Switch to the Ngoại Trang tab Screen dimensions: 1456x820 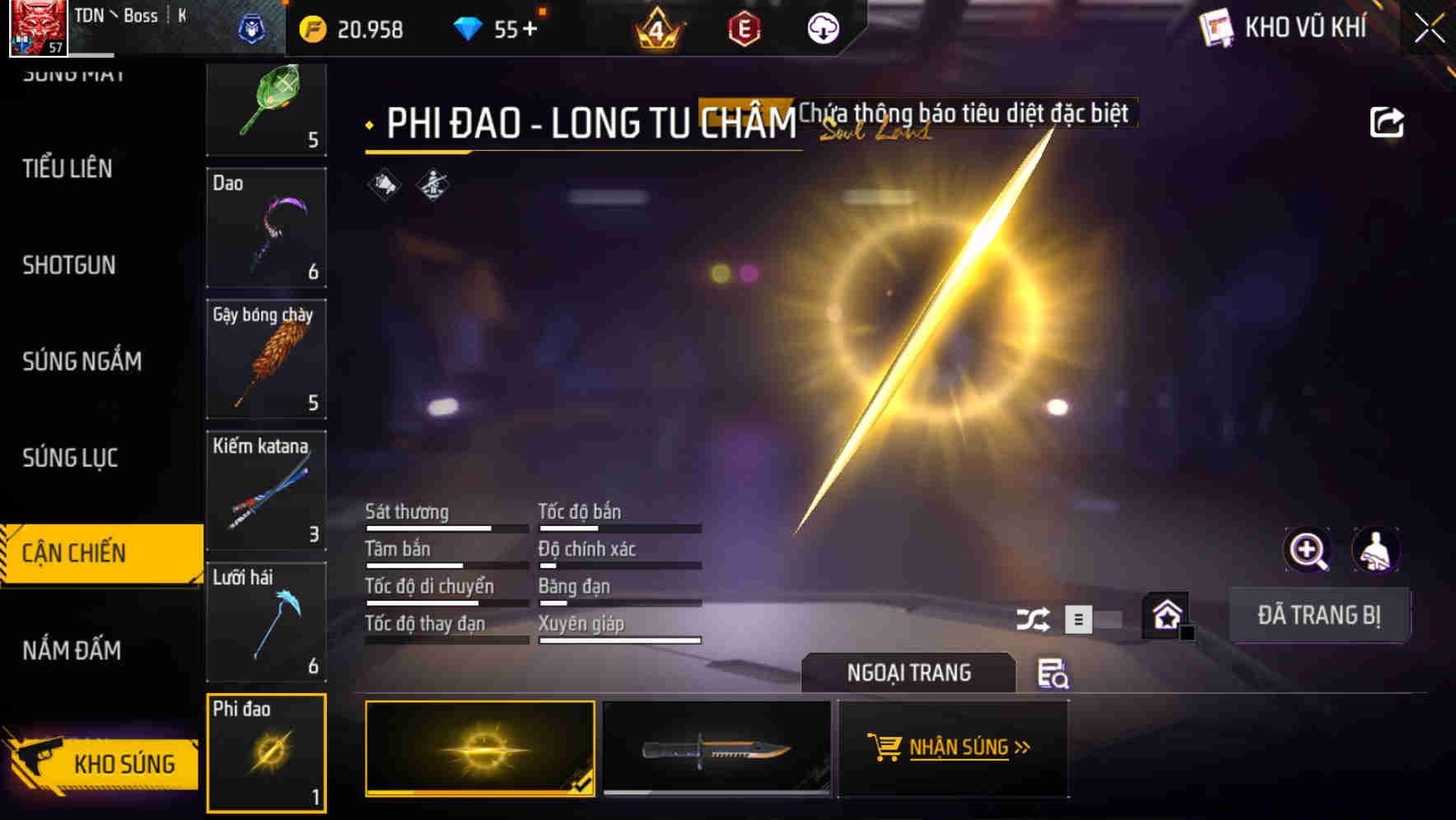click(908, 673)
